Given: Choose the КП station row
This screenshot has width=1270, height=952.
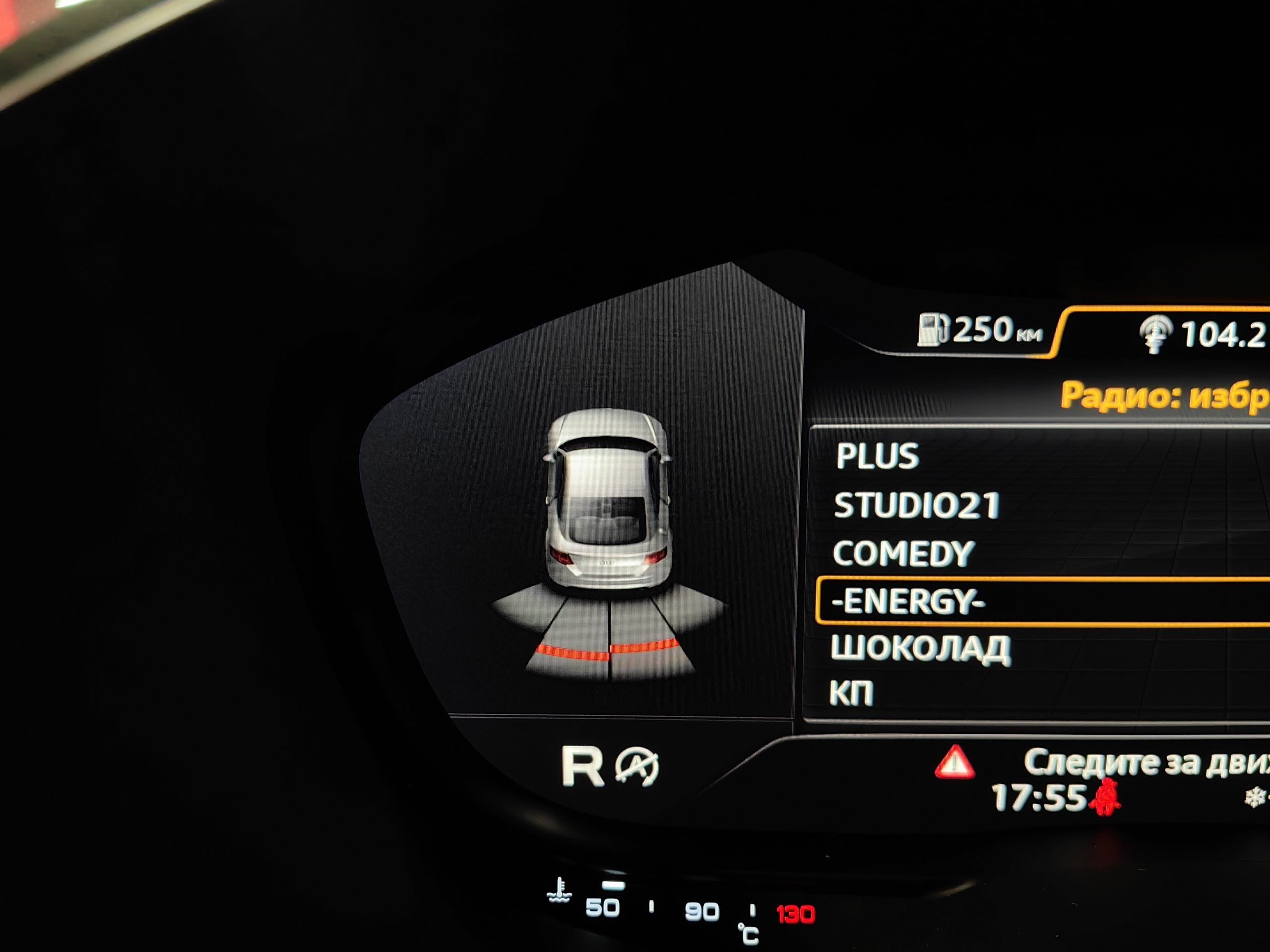Looking at the screenshot, I should click(x=851, y=693).
